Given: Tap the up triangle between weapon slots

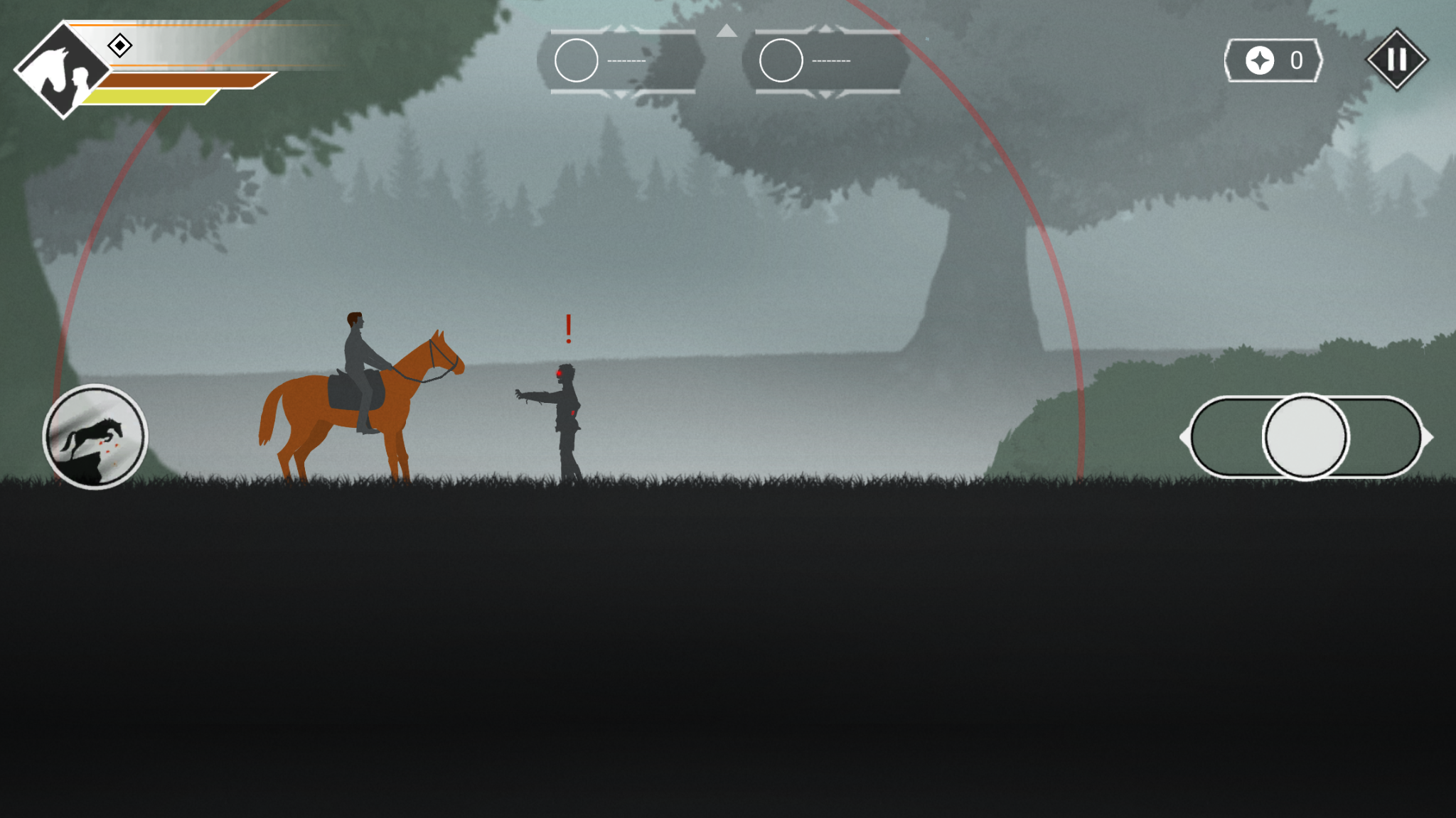Looking at the screenshot, I should (x=727, y=32).
